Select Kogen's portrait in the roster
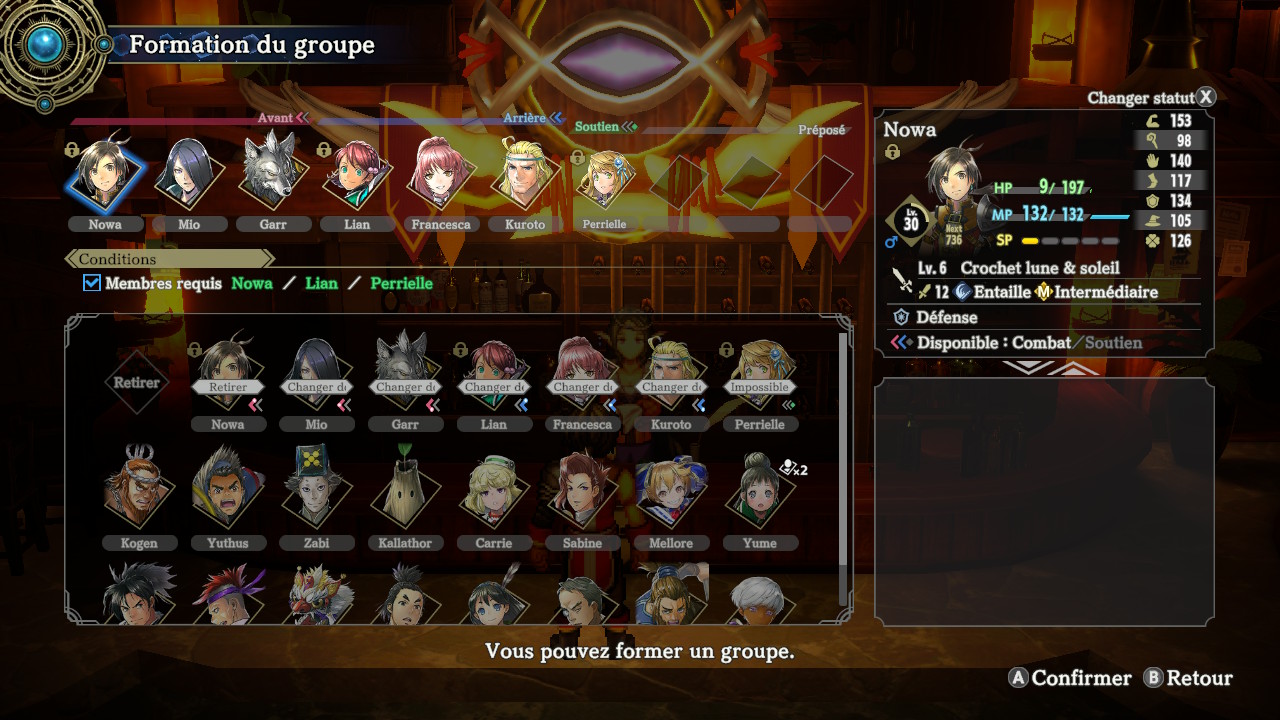 coord(139,492)
